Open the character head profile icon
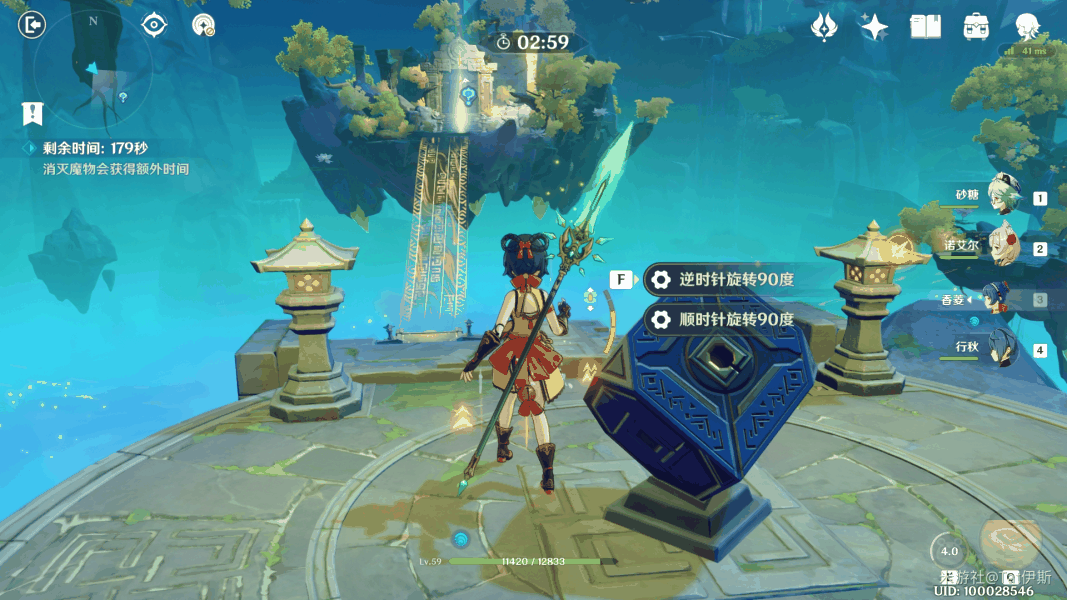Image resolution: width=1067 pixels, height=600 pixels. tap(1027, 27)
